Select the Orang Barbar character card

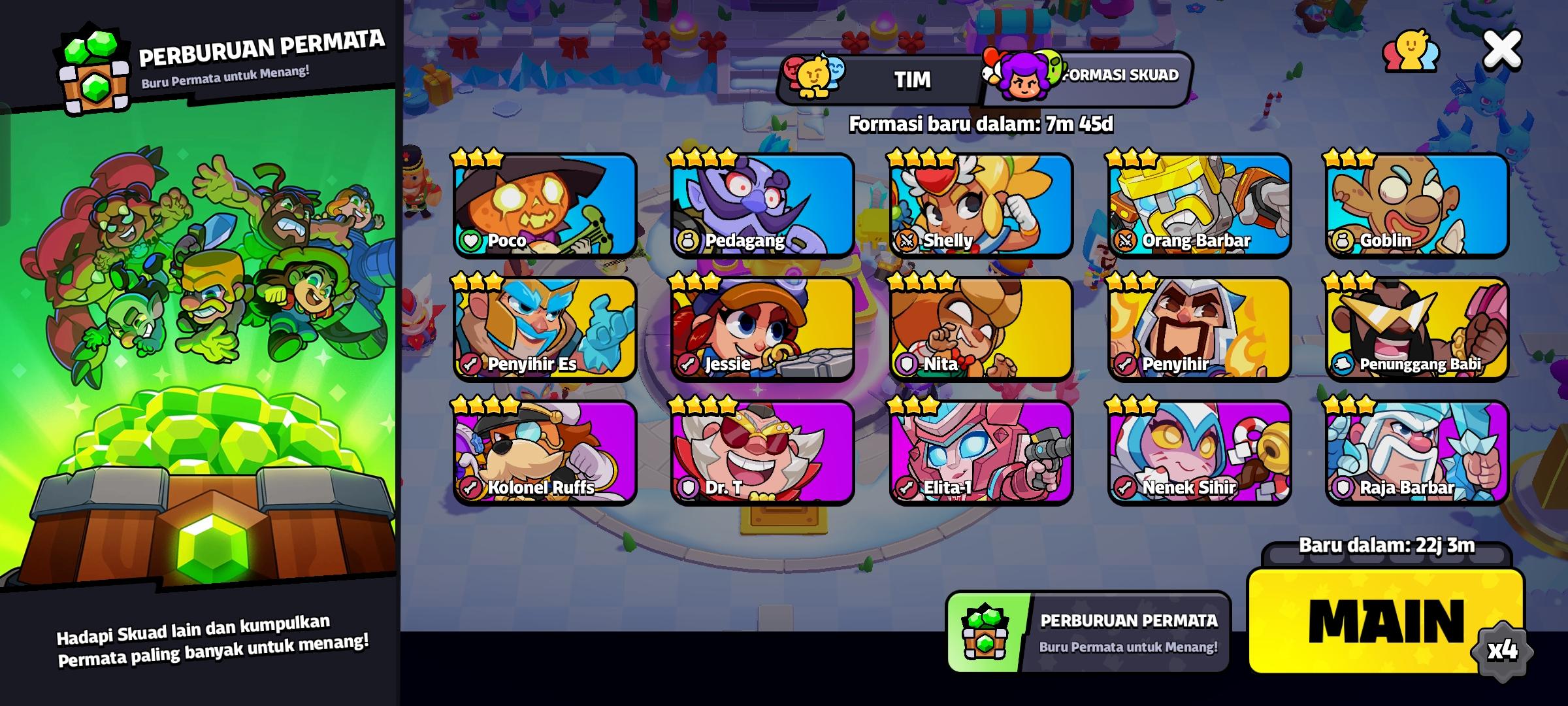point(1199,206)
